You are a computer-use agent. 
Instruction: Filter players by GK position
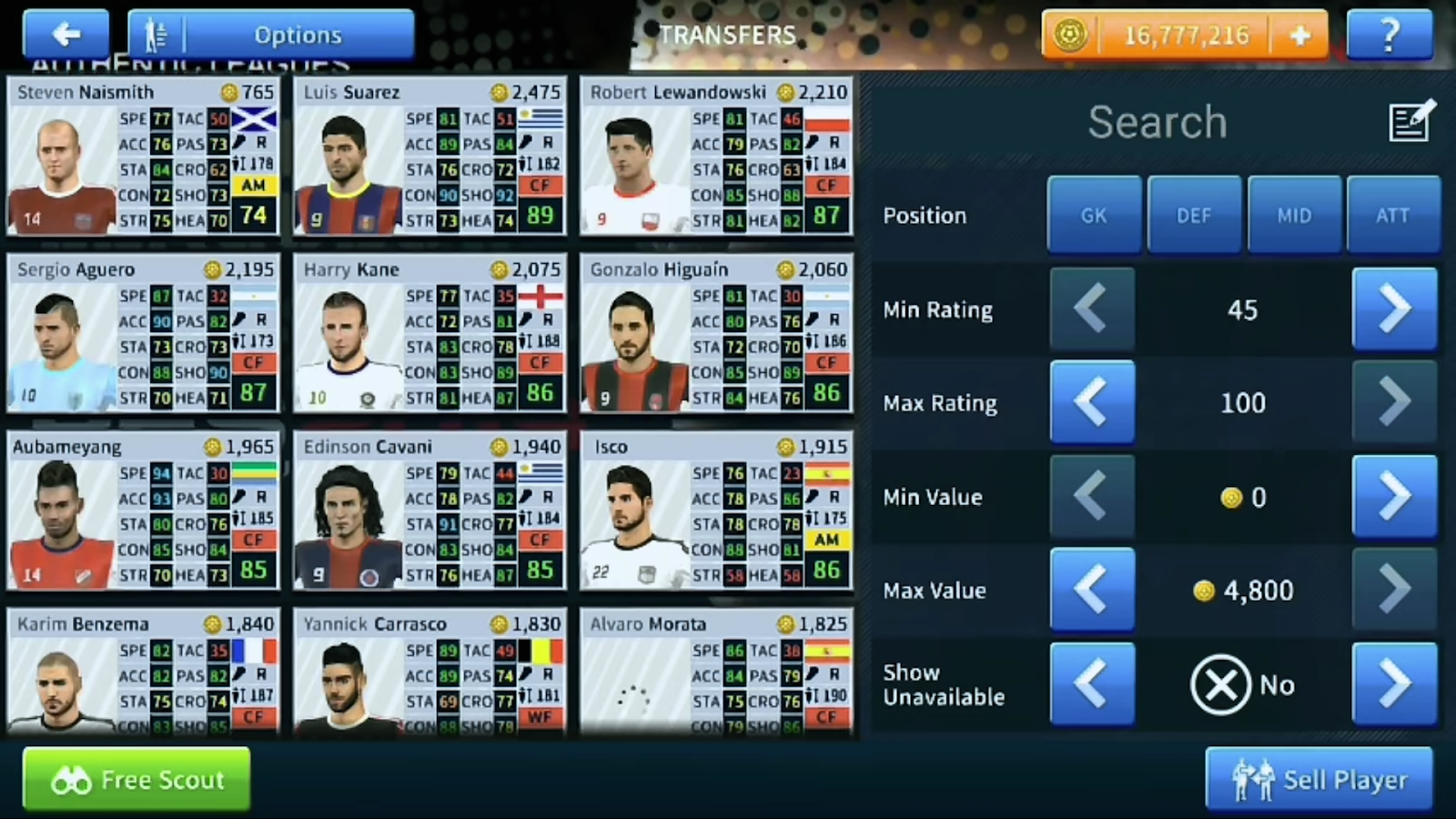coord(1094,215)
